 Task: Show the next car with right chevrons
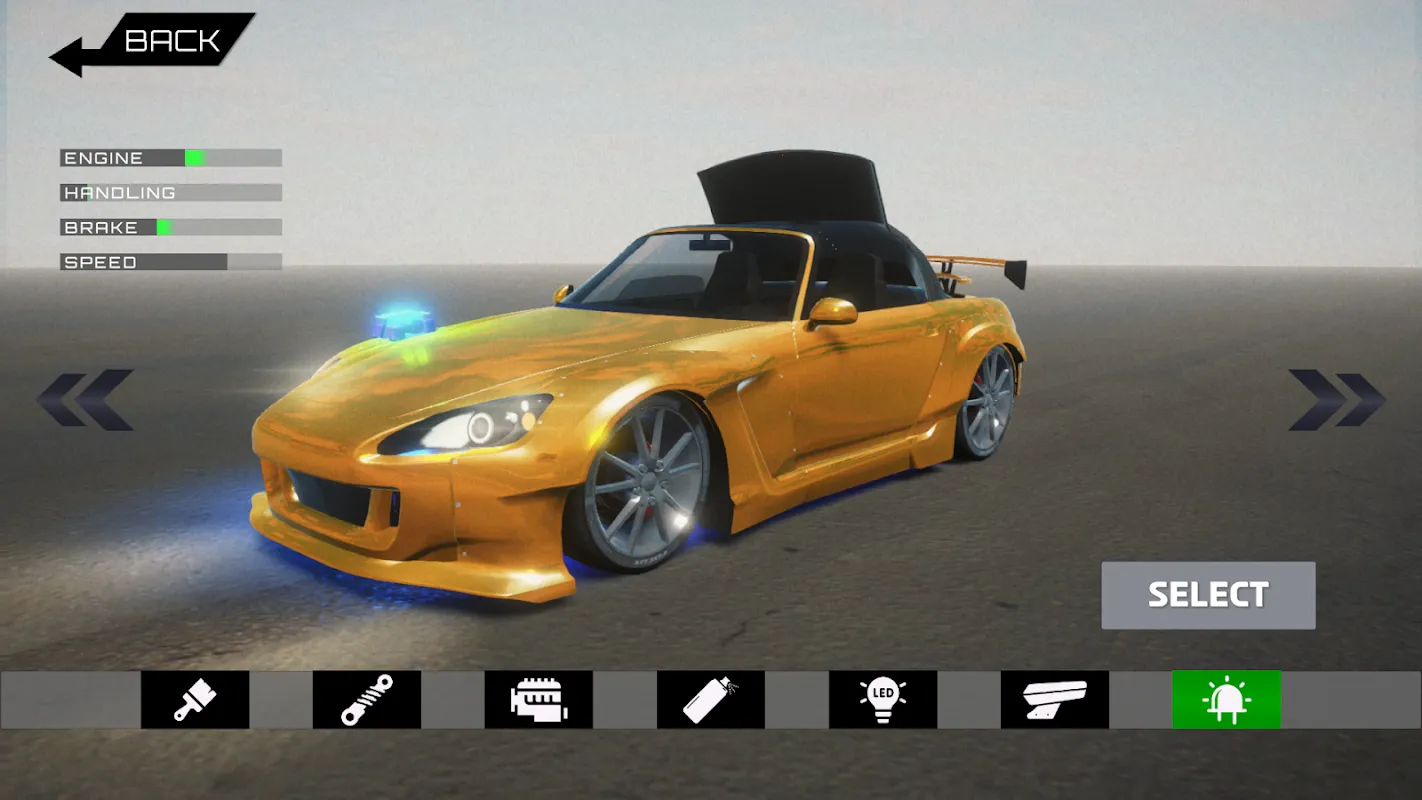click(1336, 399)
